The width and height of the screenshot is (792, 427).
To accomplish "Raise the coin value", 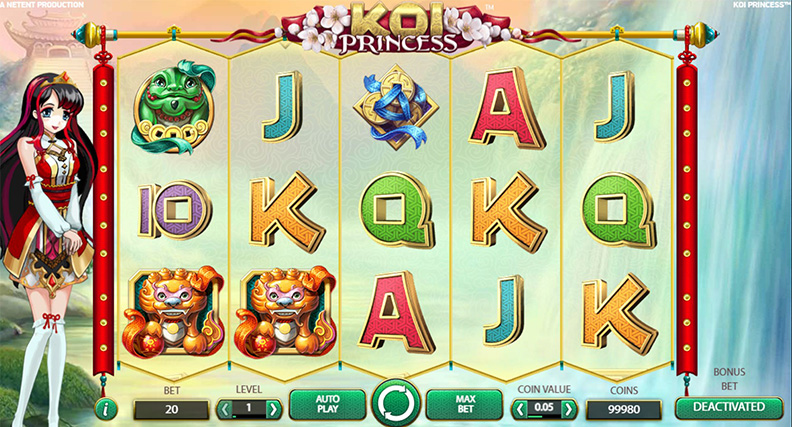I will point(568,409).
